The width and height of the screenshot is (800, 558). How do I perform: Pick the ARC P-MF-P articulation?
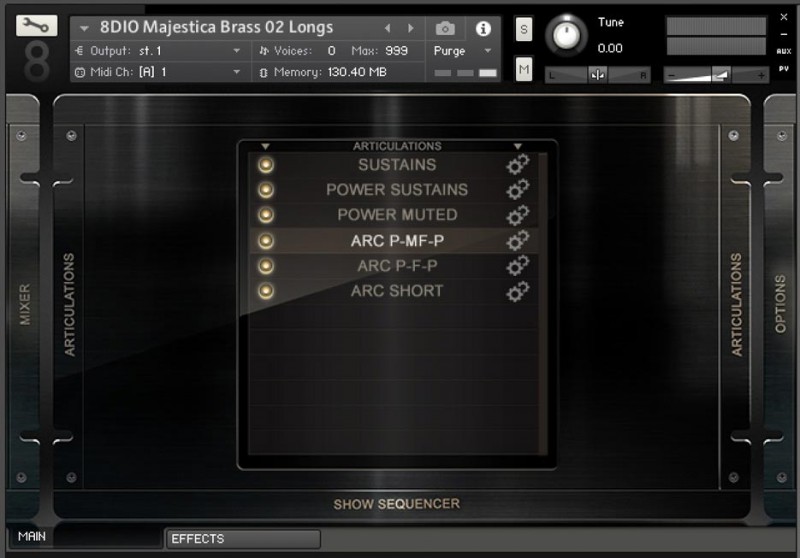(397, 241)
